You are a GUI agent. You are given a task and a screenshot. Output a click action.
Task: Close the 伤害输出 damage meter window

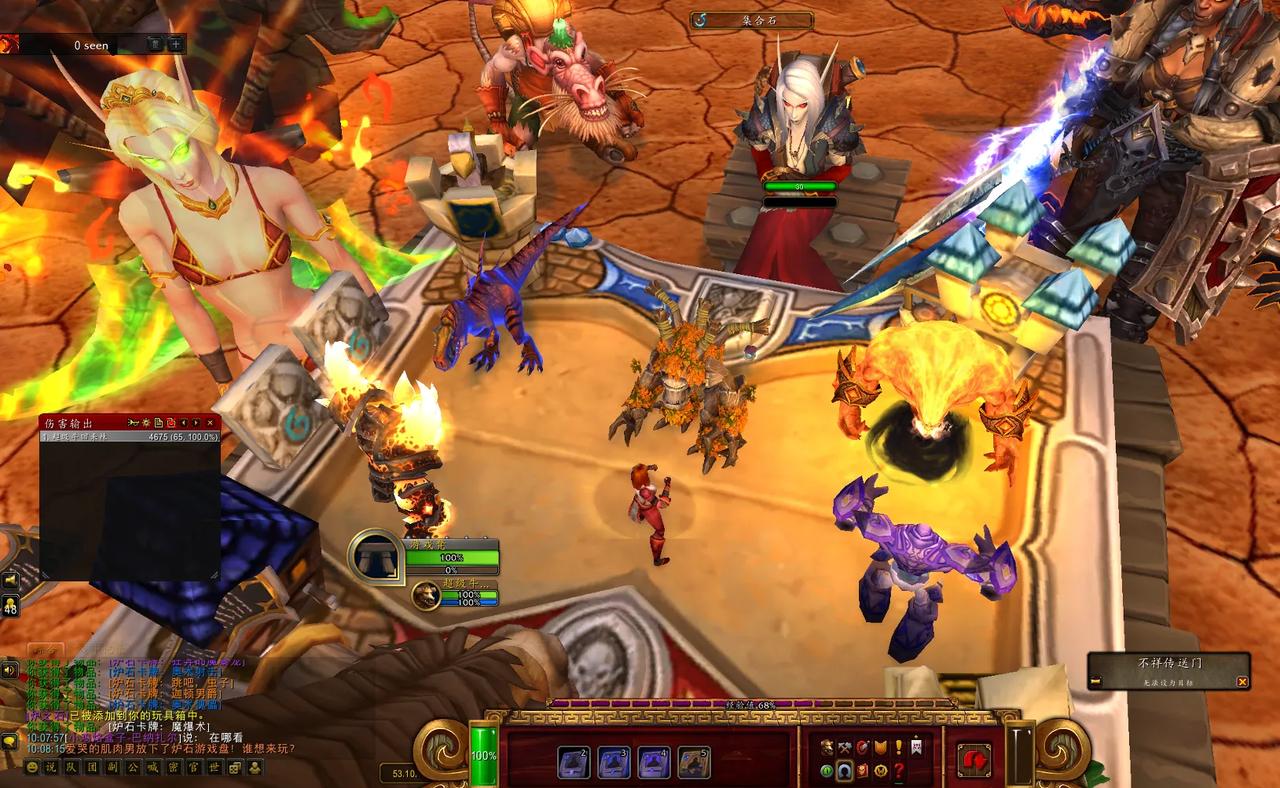[210, 424]
